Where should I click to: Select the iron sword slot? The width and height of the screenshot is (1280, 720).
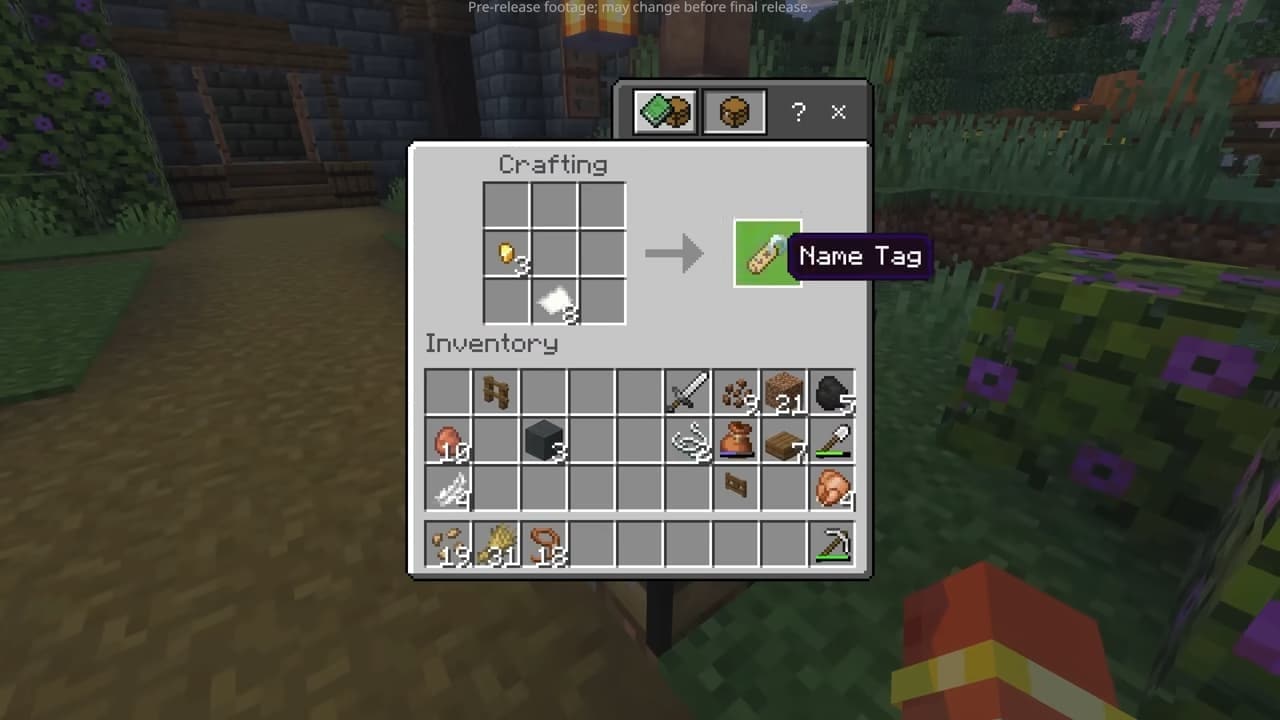point(687,392)
